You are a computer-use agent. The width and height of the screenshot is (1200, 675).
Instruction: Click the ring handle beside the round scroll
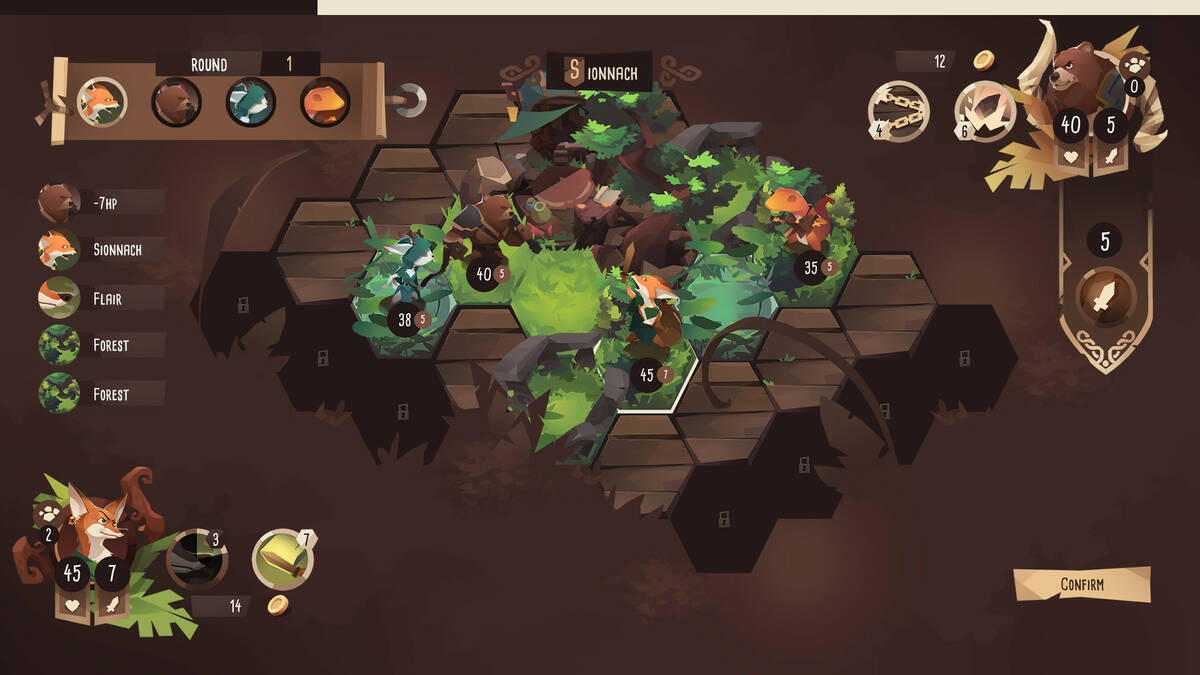coord(410,100)
